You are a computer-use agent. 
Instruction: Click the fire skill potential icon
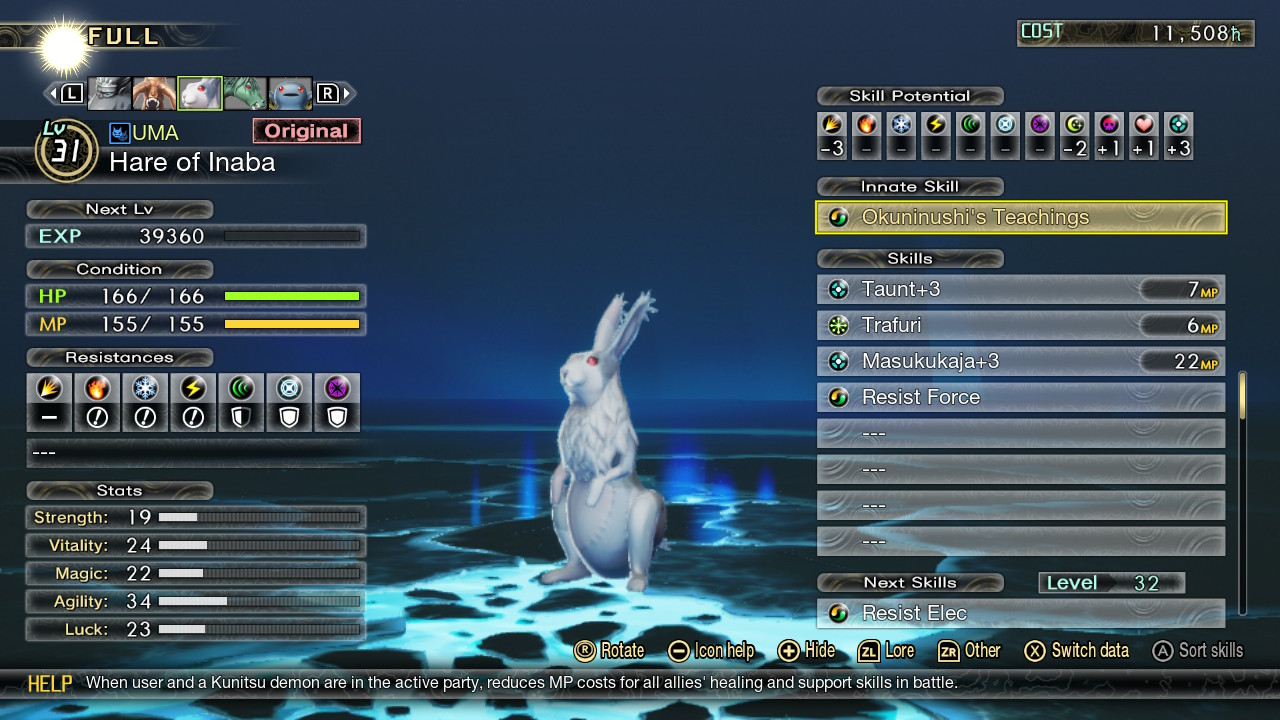867,125
